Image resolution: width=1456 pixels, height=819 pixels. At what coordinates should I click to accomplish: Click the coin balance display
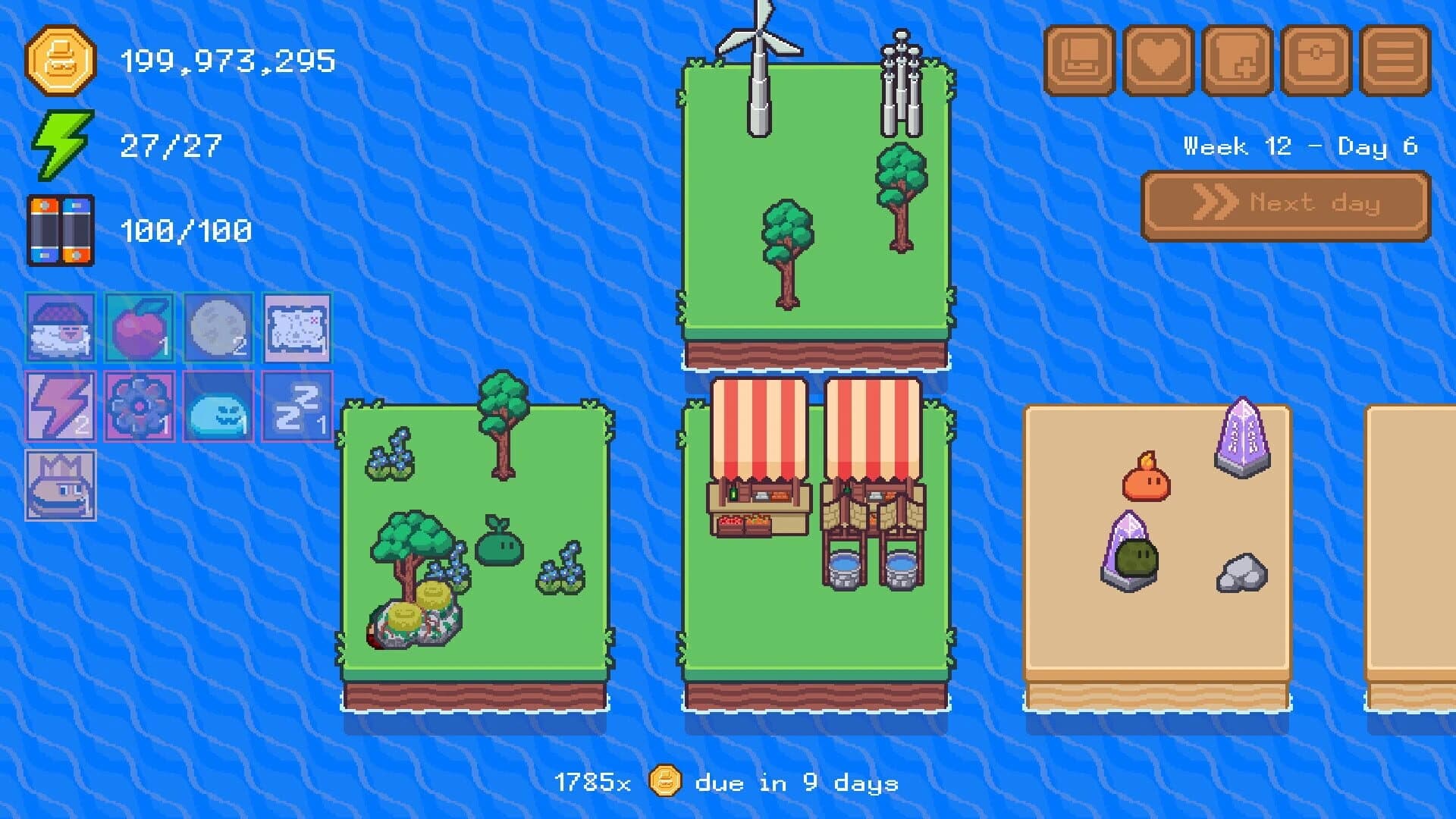(182, 61)
